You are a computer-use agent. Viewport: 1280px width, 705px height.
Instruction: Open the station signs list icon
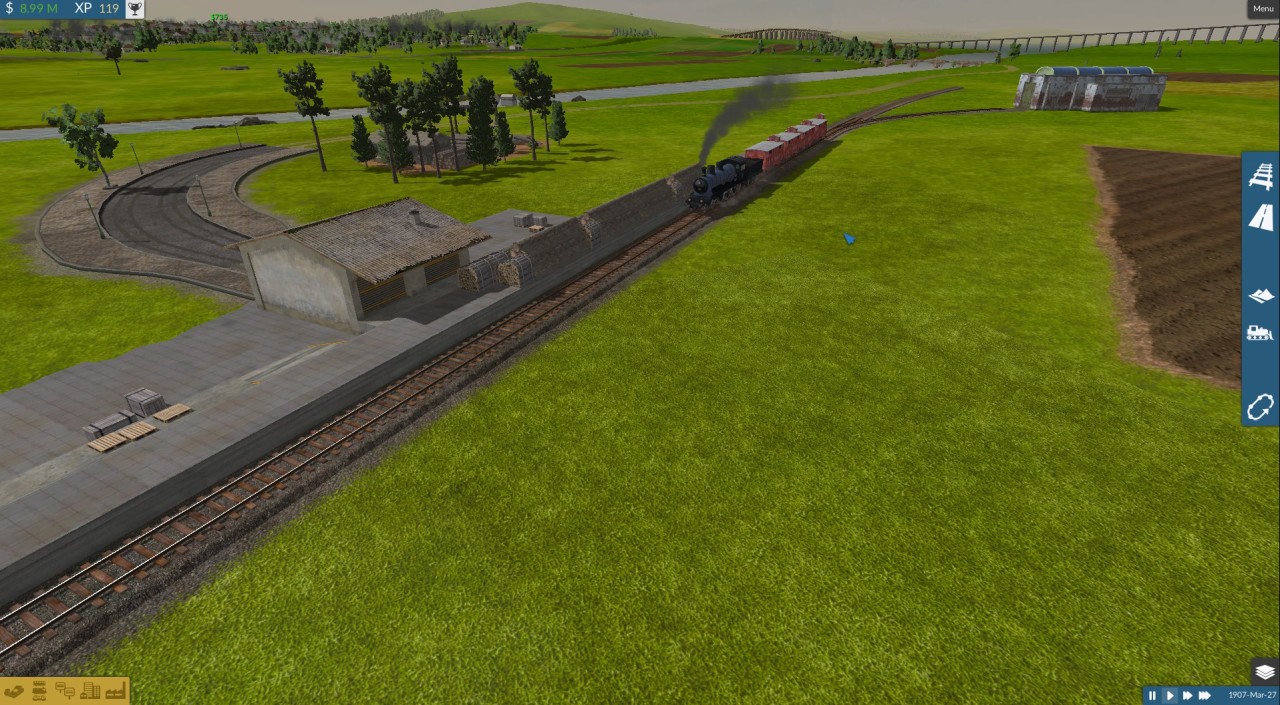[65, 691]
